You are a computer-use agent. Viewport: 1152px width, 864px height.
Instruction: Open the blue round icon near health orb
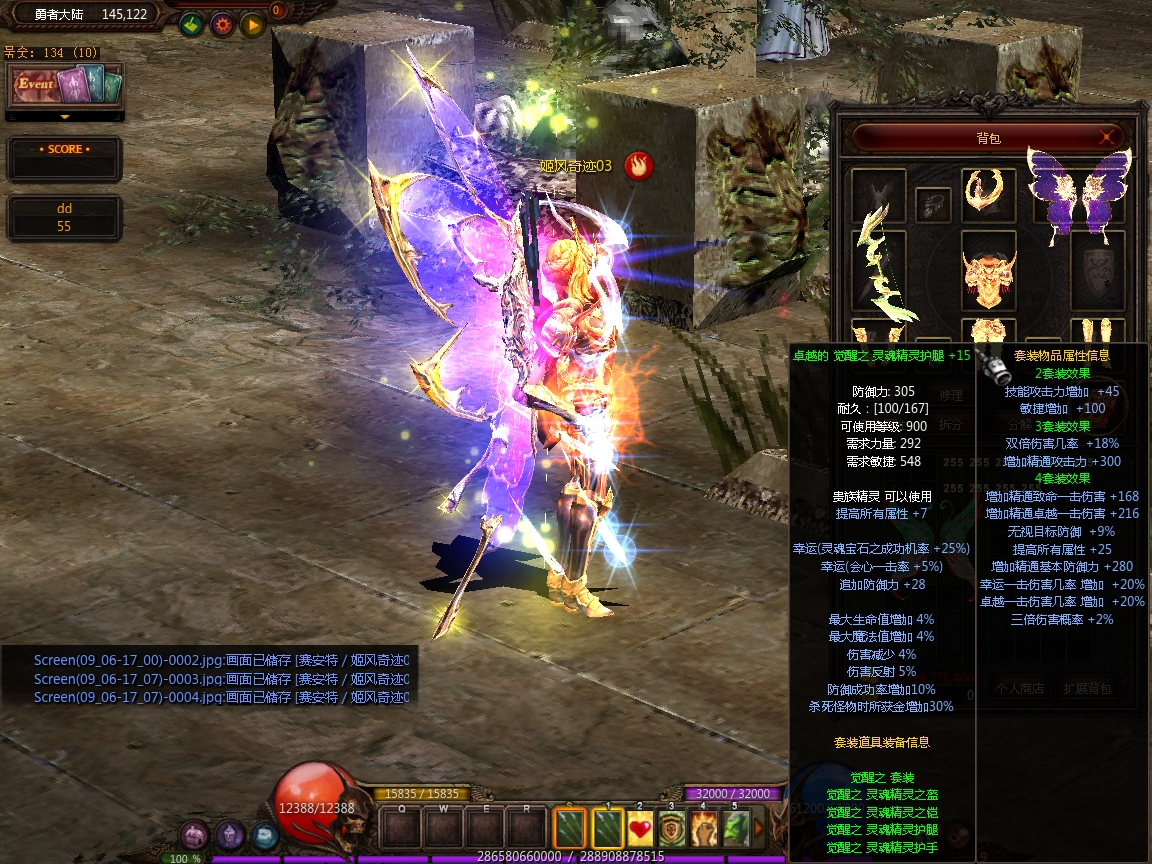click(x=264, y=835)
